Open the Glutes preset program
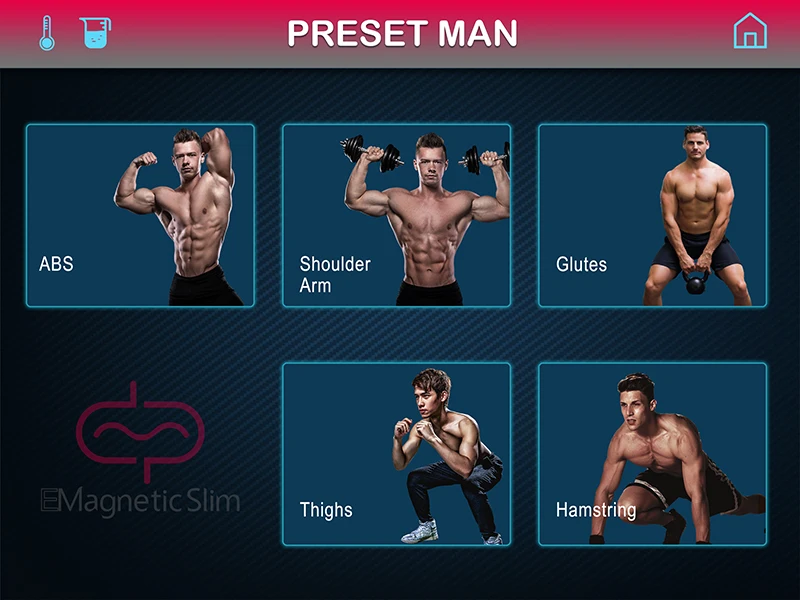 (x=652, y=215)
